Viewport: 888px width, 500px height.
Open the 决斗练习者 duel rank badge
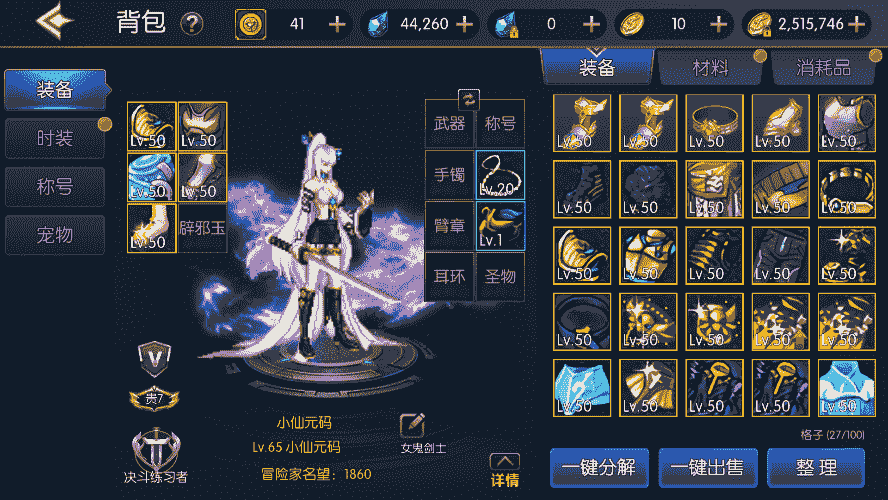click(x=155, y=452)
